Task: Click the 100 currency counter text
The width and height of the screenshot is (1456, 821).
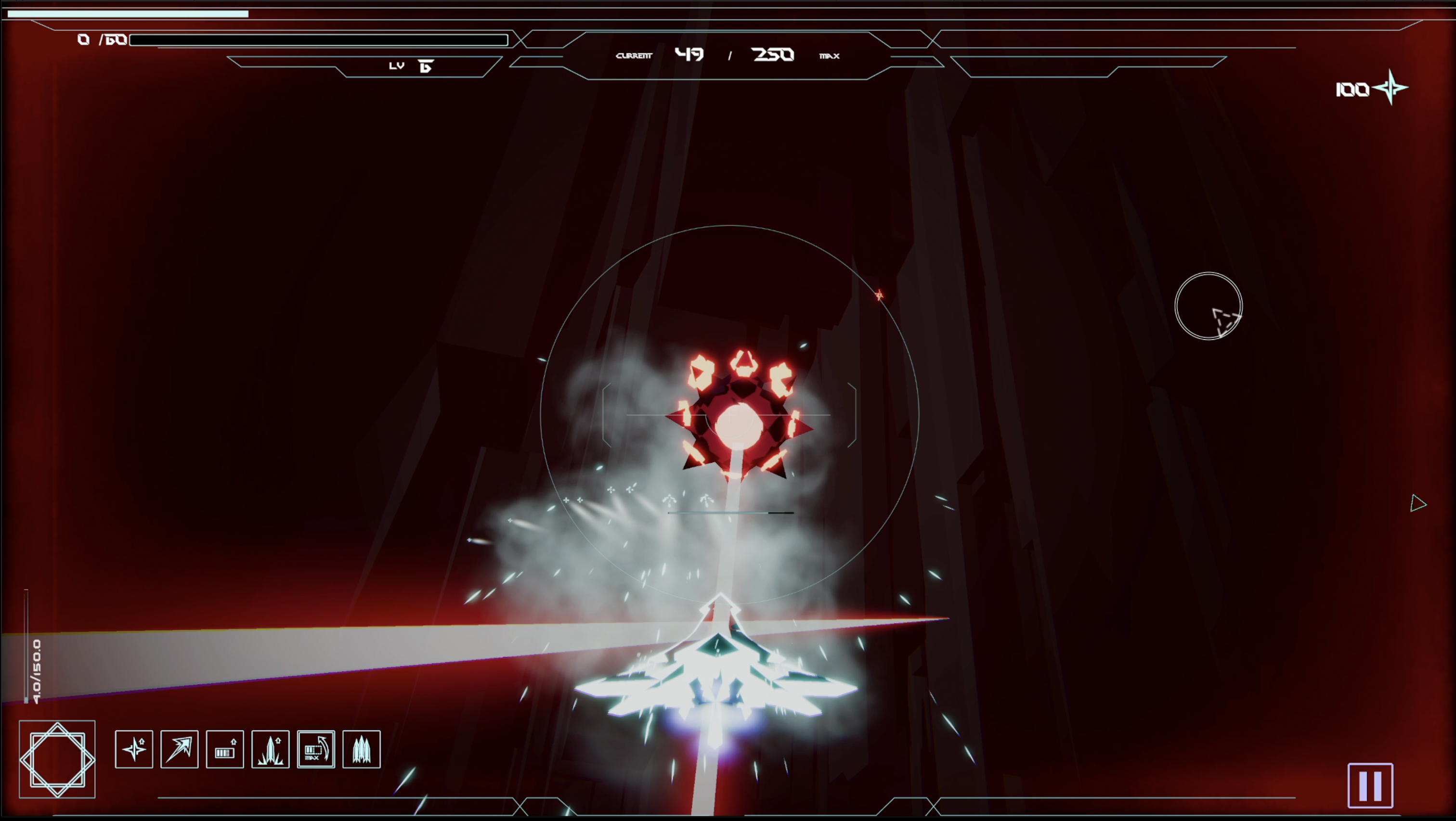Action: point(1352,88)
